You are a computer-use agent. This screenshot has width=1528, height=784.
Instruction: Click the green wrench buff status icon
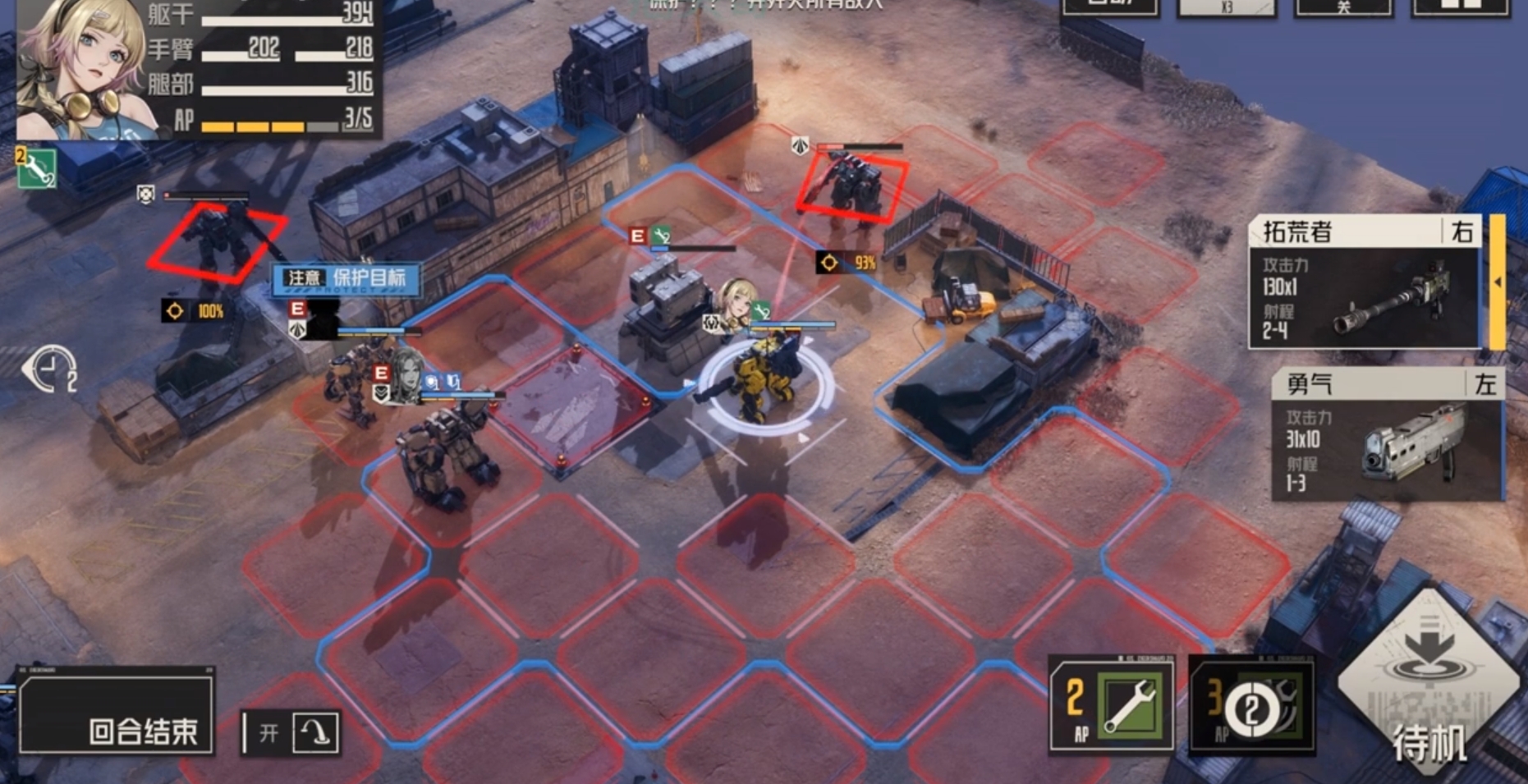tap(36, 167)
